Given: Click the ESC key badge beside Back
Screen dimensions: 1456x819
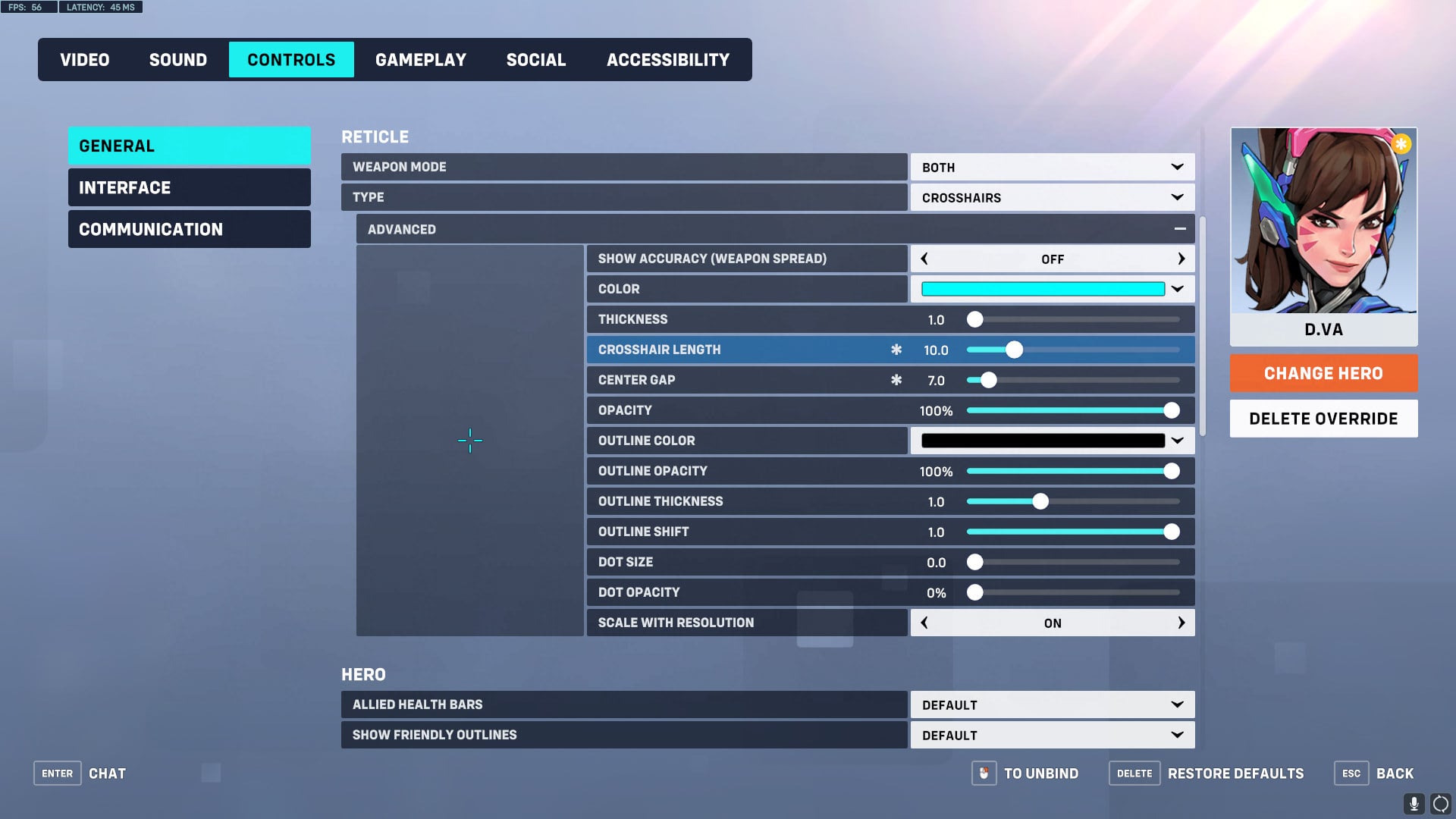Looking at the screenshot, I should click(1351, 773).
